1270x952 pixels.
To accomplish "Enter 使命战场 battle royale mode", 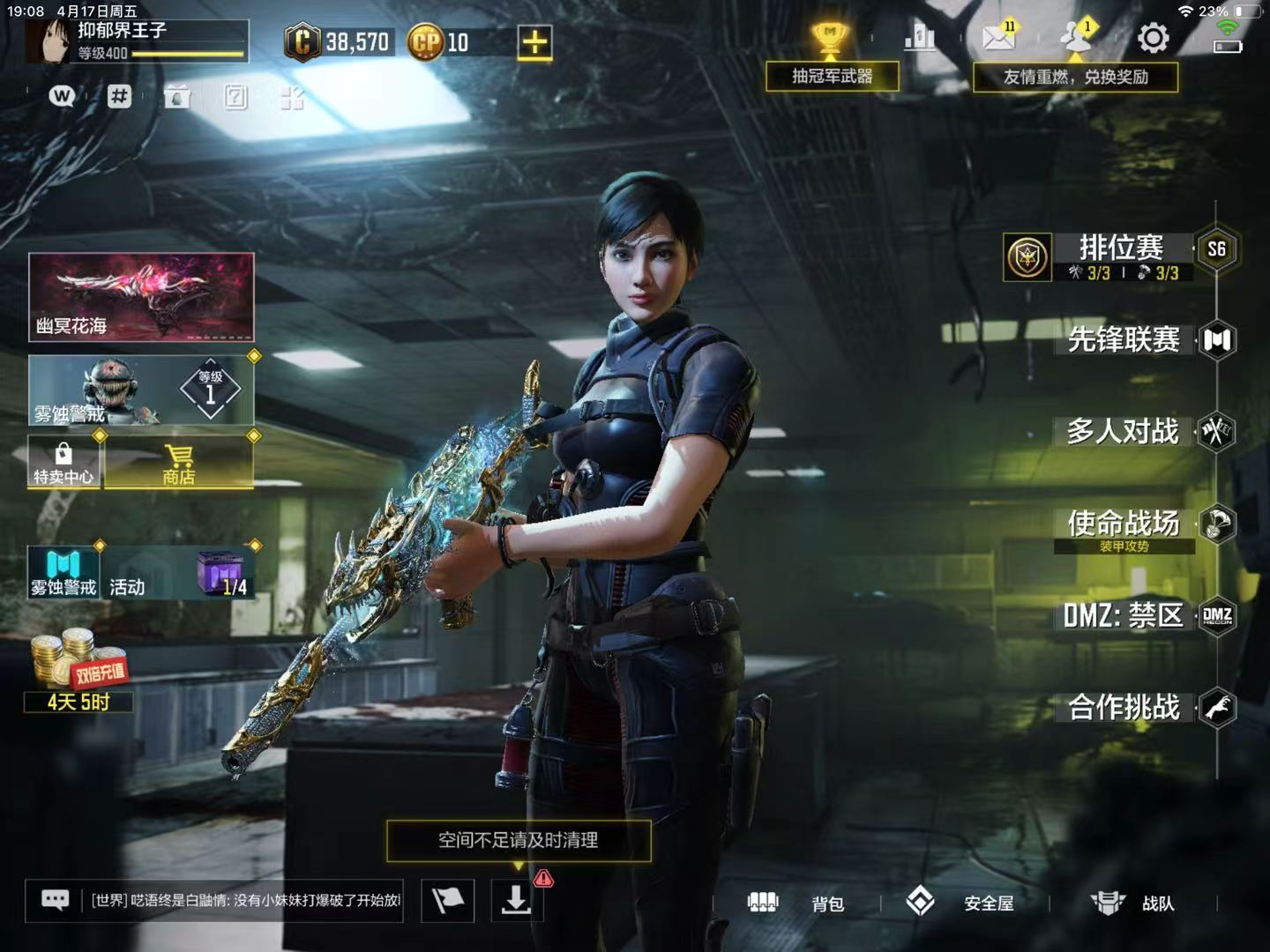I will point(1124,525).
